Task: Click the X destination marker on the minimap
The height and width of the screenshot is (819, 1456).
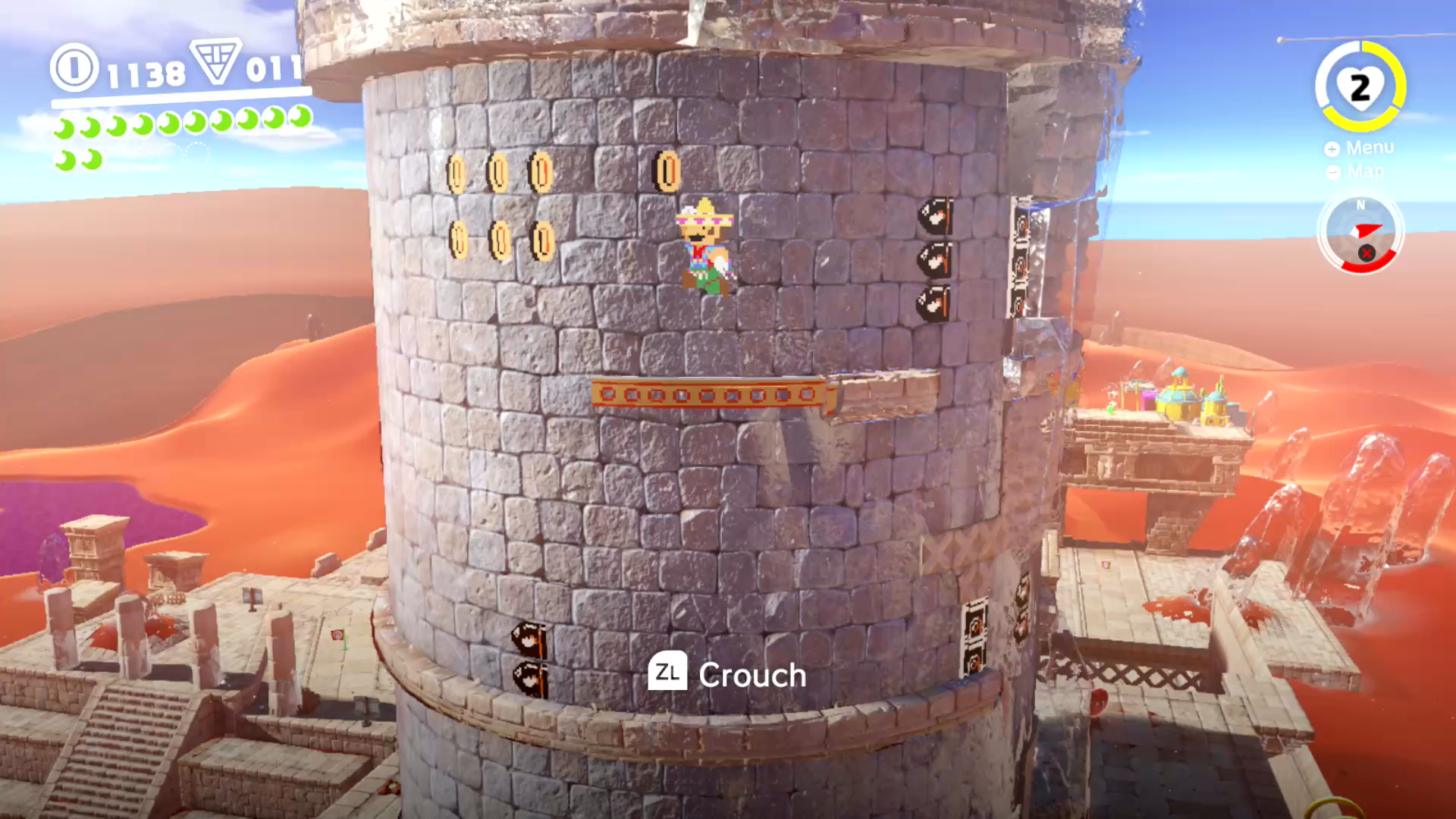Action: (1367, 255)
